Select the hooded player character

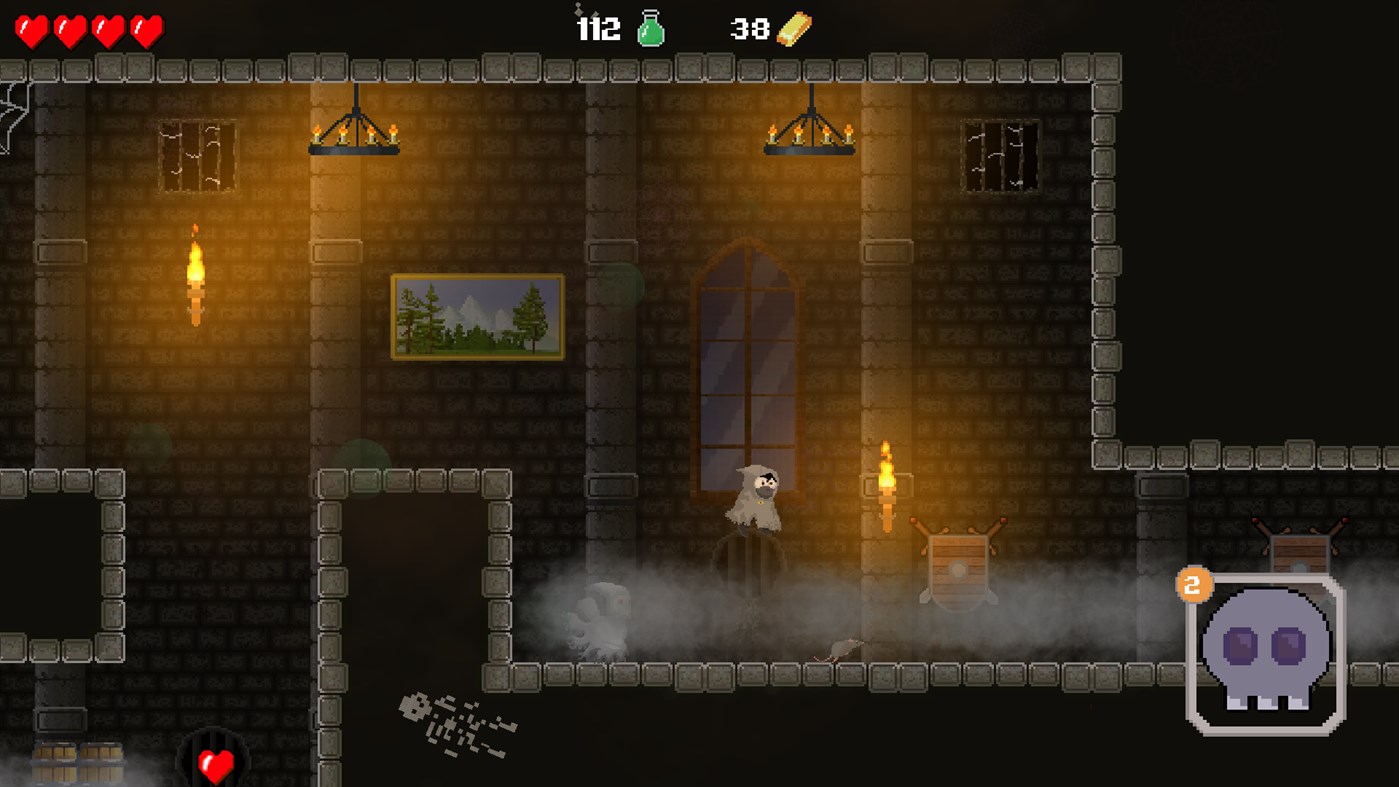point(755,495)
